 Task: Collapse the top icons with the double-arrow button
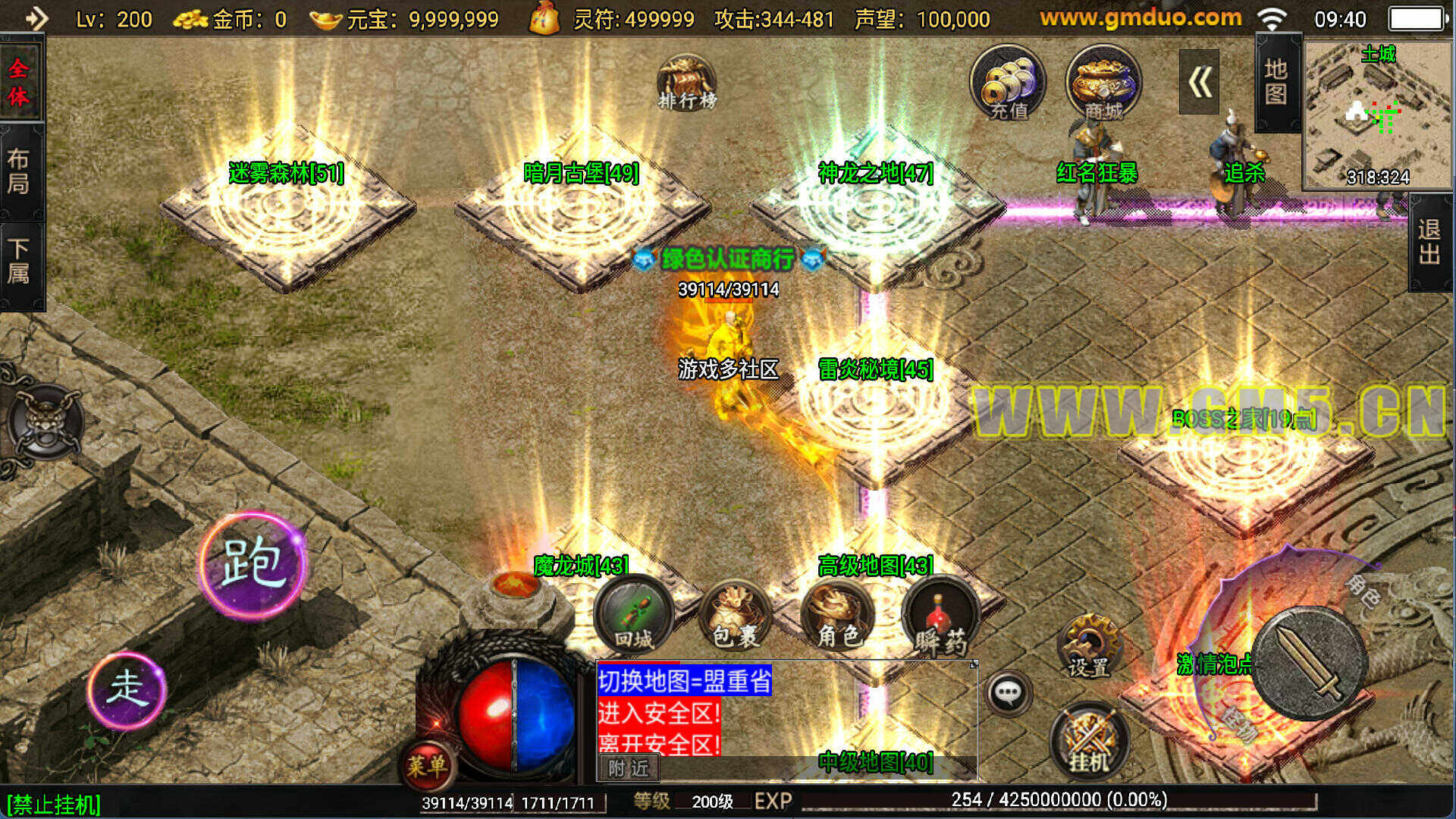1199,82
